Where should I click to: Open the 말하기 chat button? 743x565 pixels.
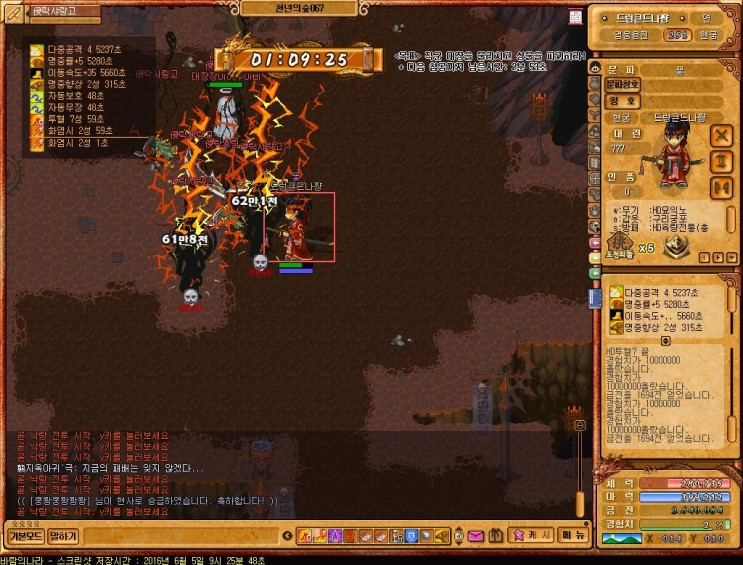pyautogui.click(x=62, y=536)
